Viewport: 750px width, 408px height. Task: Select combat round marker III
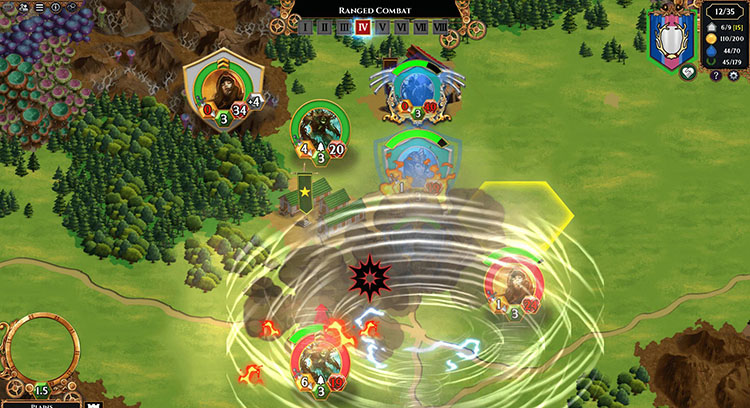pyautogui.click(x=343, y=27)
